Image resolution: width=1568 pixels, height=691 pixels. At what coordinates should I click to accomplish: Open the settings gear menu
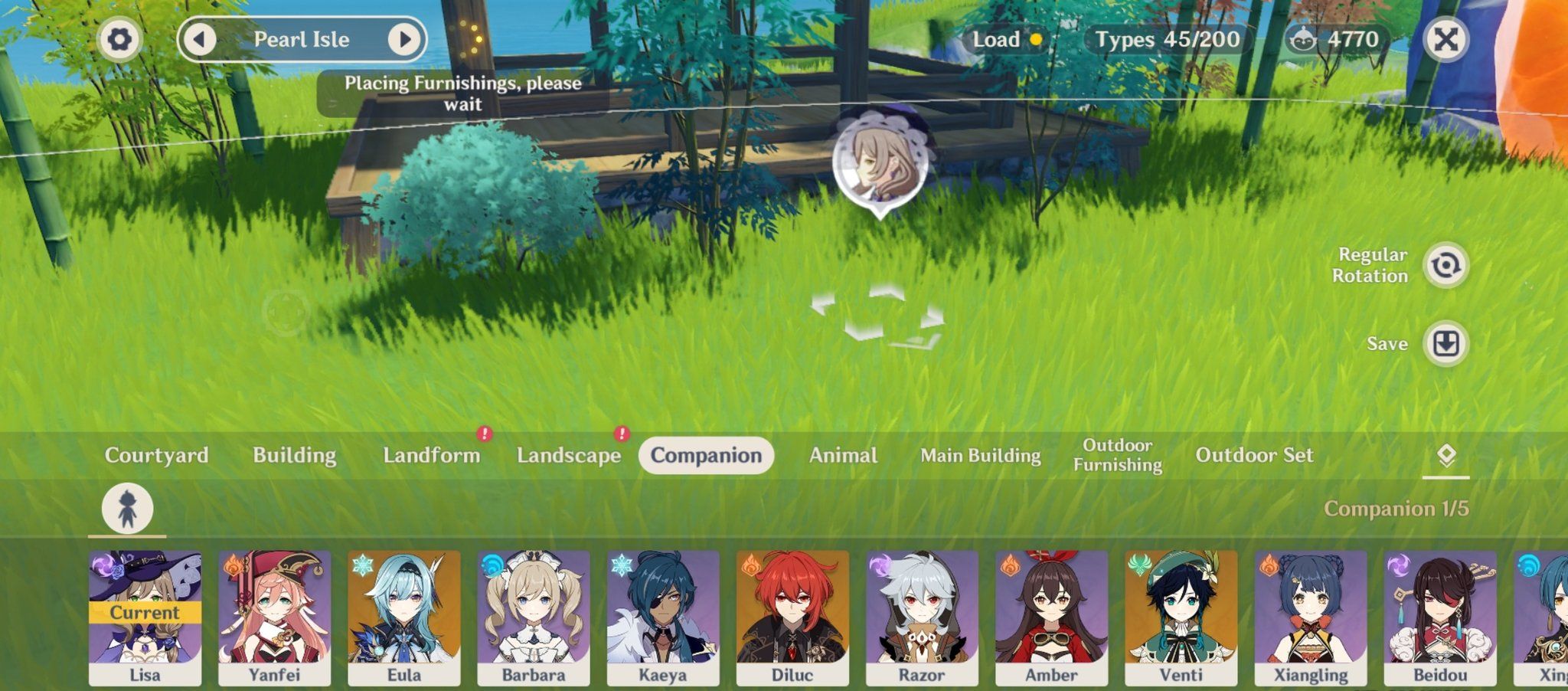[119, 39]
